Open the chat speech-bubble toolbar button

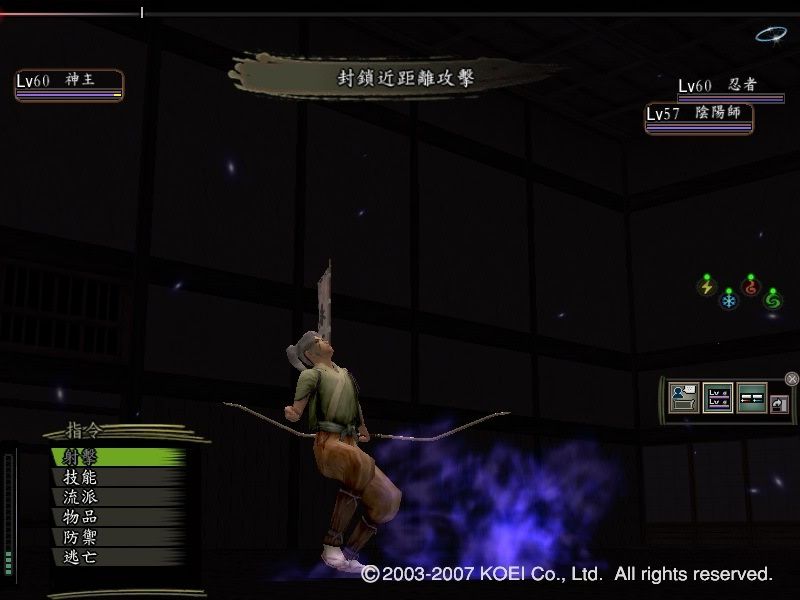pyautogui.click(x=686, y=397)
